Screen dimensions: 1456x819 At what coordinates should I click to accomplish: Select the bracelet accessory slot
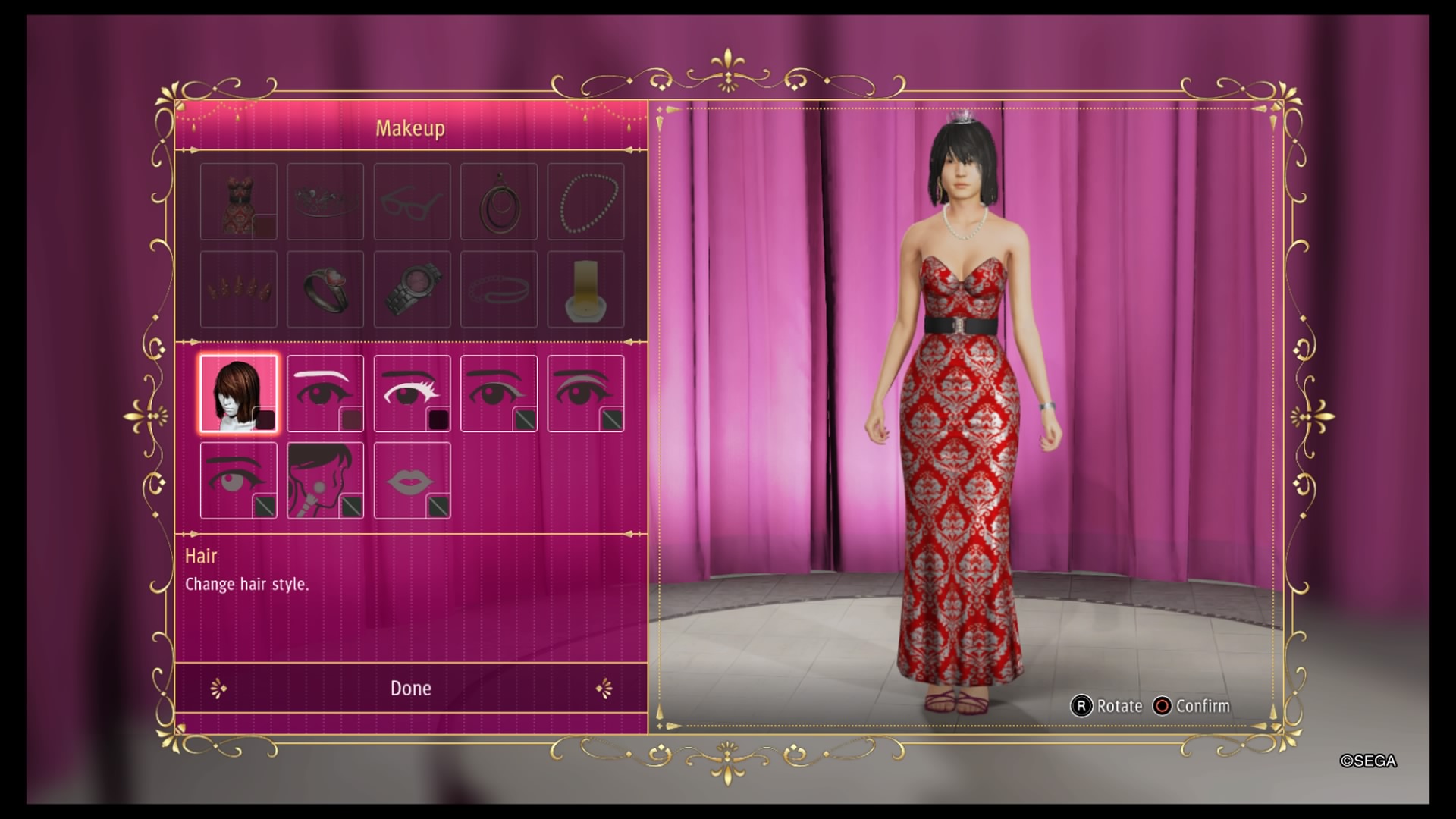[498, 289]
